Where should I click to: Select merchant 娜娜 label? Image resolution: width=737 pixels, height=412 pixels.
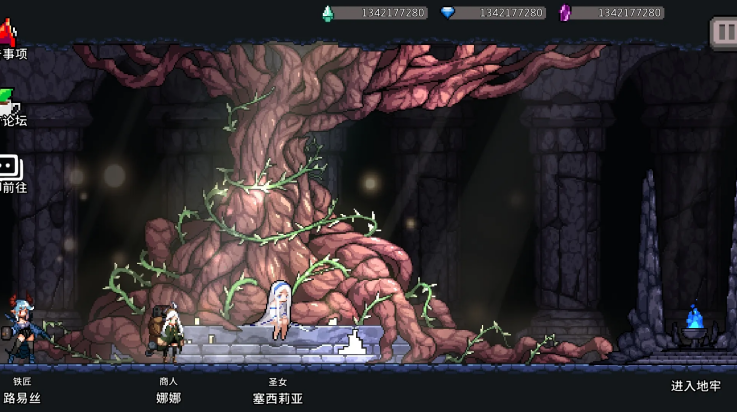pyautogui.click(x=168, y=397)
